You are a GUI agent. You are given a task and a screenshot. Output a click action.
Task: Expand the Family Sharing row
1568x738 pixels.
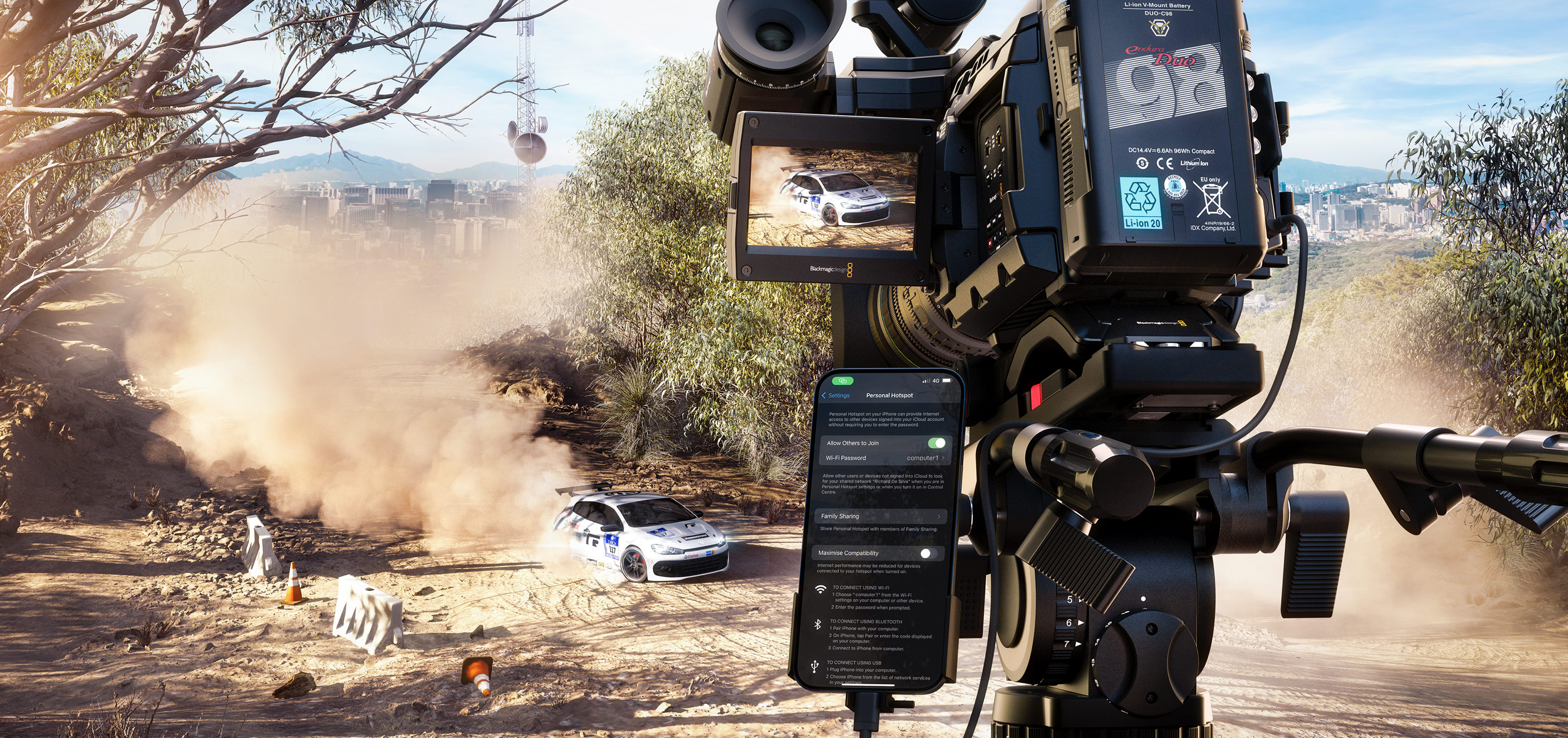point(883,515)
